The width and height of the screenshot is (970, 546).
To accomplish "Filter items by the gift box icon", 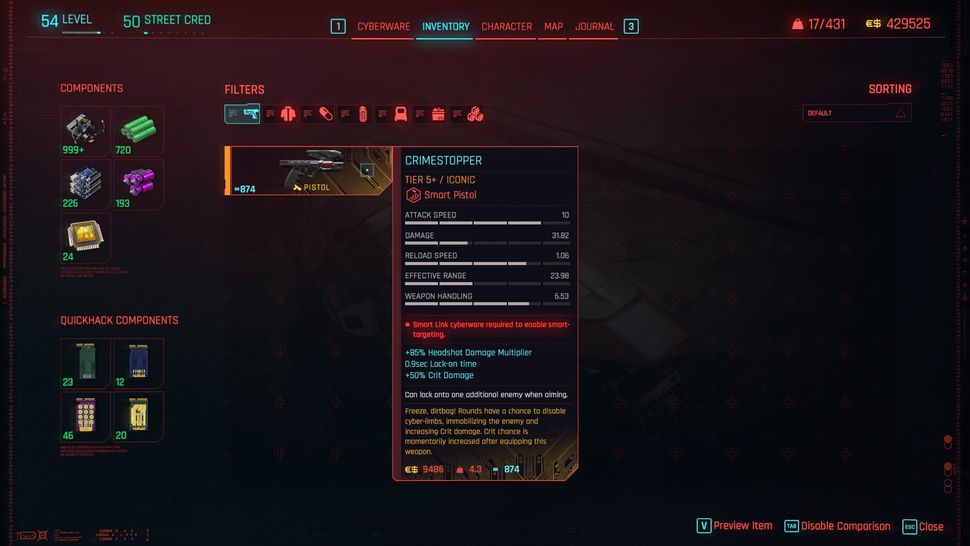I will 438,114.
